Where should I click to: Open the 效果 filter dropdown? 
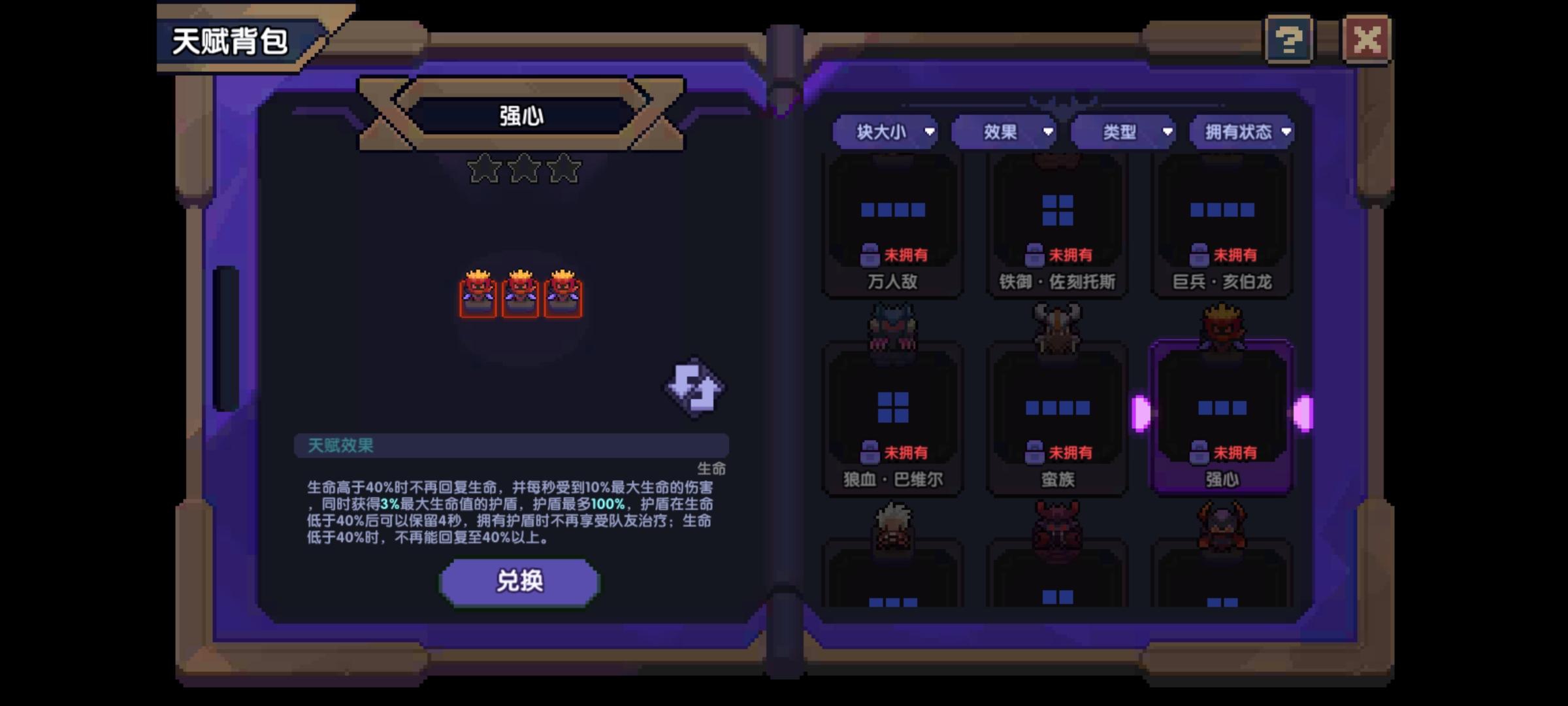coord(1004,131)
